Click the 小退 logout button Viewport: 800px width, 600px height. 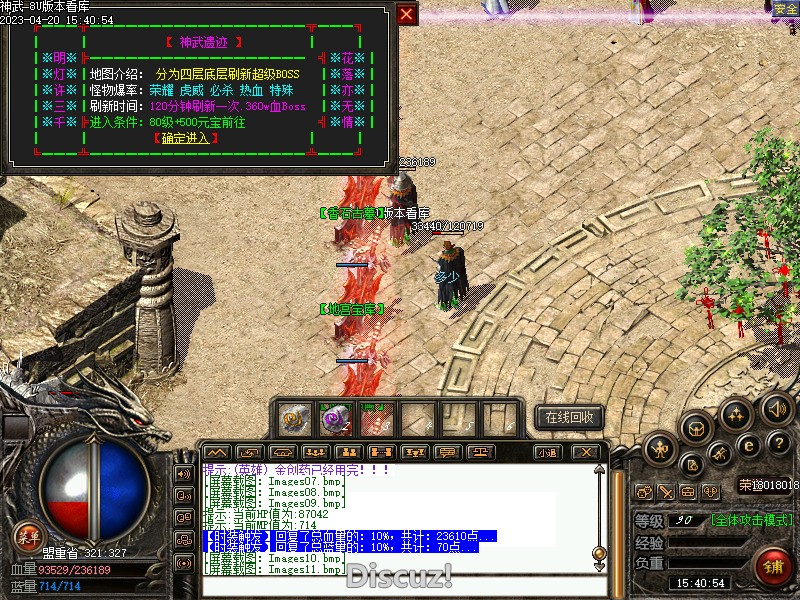(x=547, y=452)
